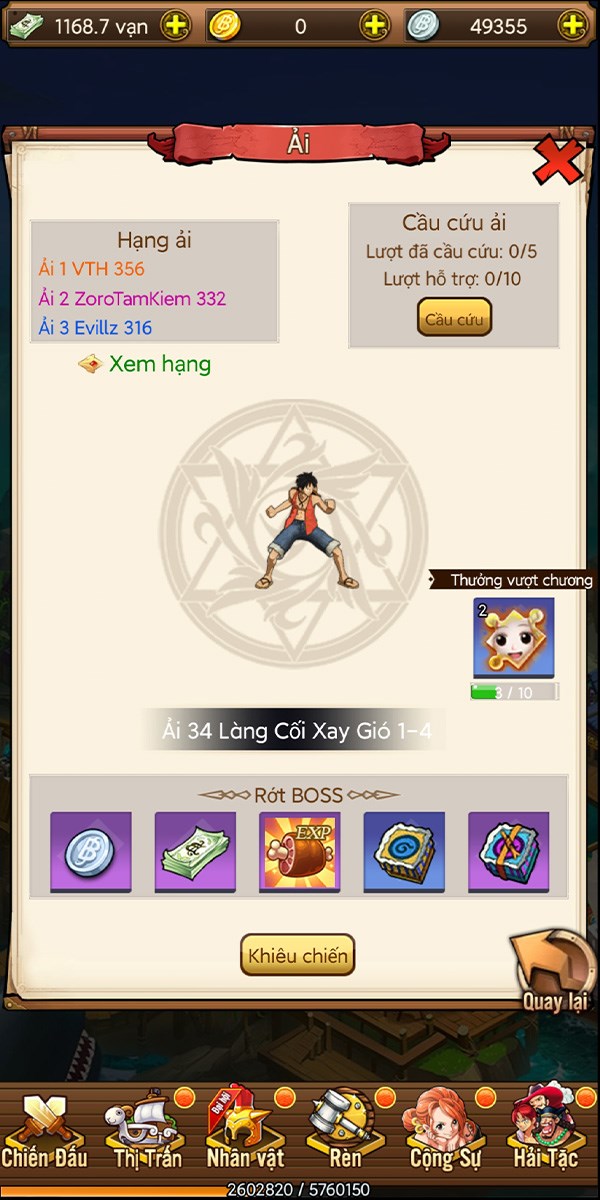
Task: Tap the Cầu cứu button
Action: (x=454, y=318)
